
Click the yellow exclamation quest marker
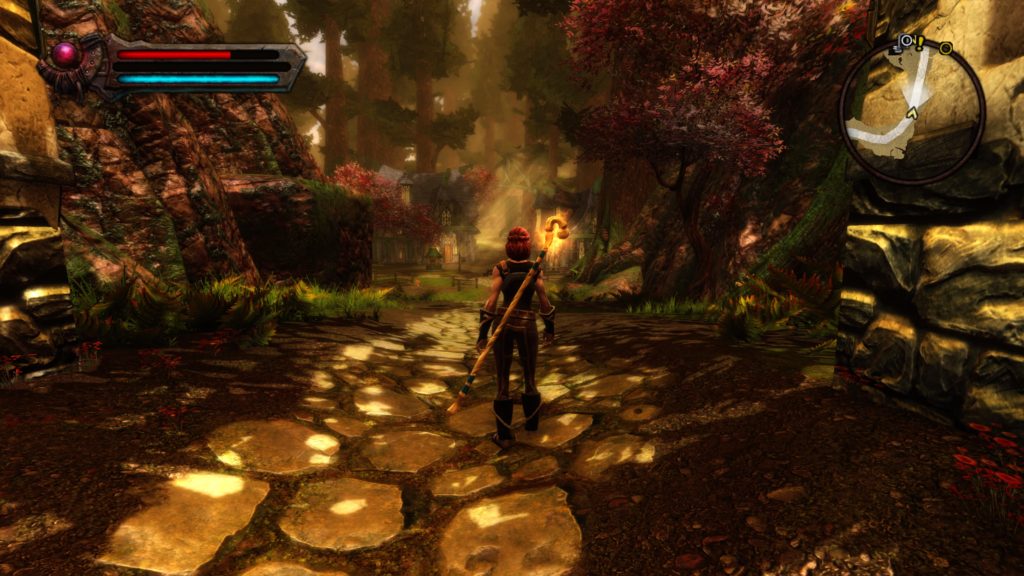point(921,42)
